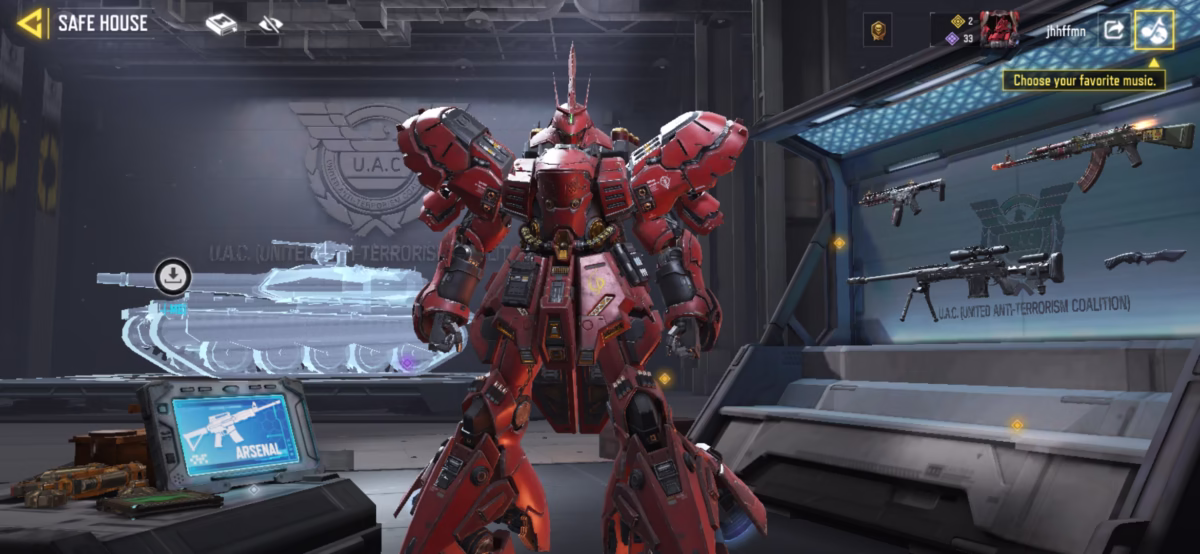Open the gold skull medal badge
The image size is (1200, 554).
878,30
